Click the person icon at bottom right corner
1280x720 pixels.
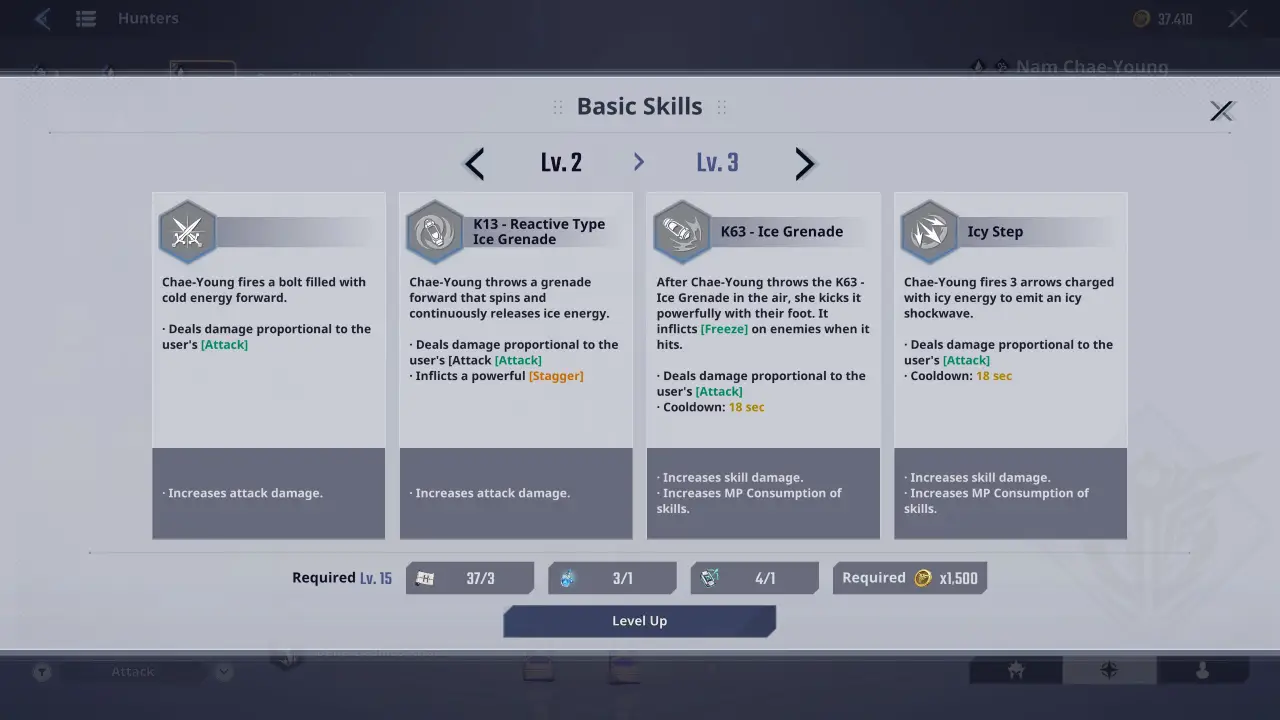1201,671
